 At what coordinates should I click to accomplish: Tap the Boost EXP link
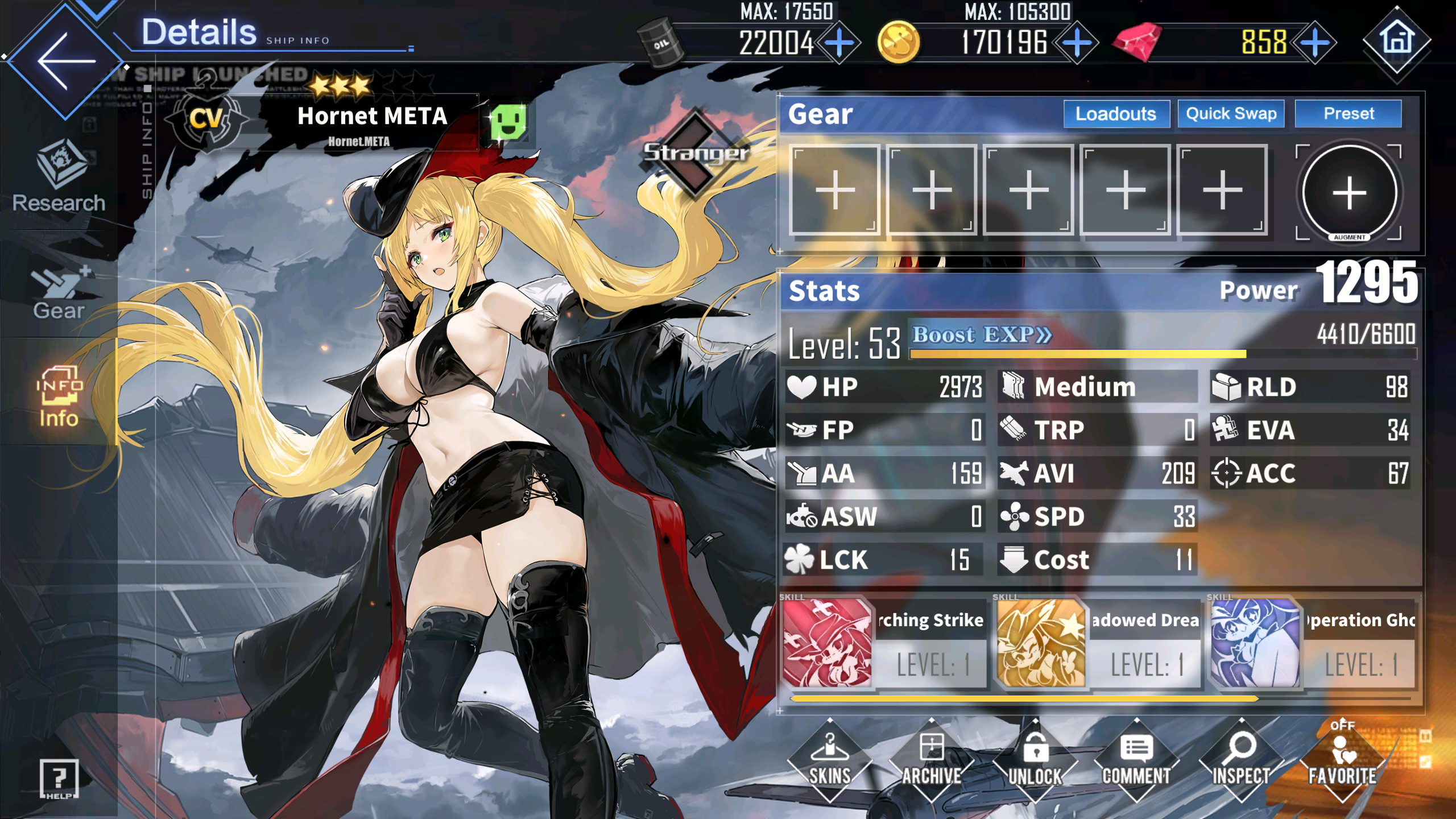982,334
